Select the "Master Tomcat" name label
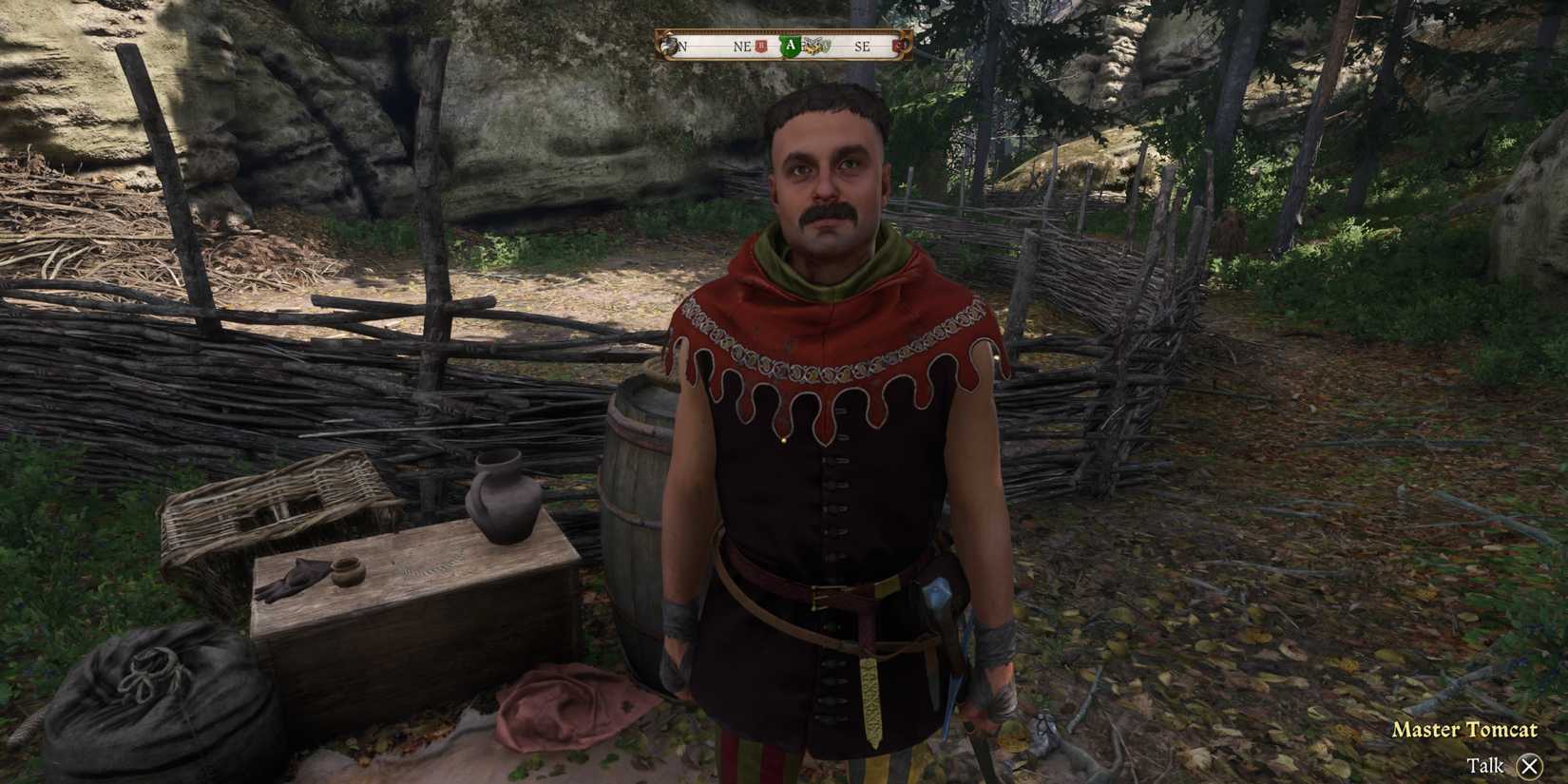1568x784 pixels. 1465,730
